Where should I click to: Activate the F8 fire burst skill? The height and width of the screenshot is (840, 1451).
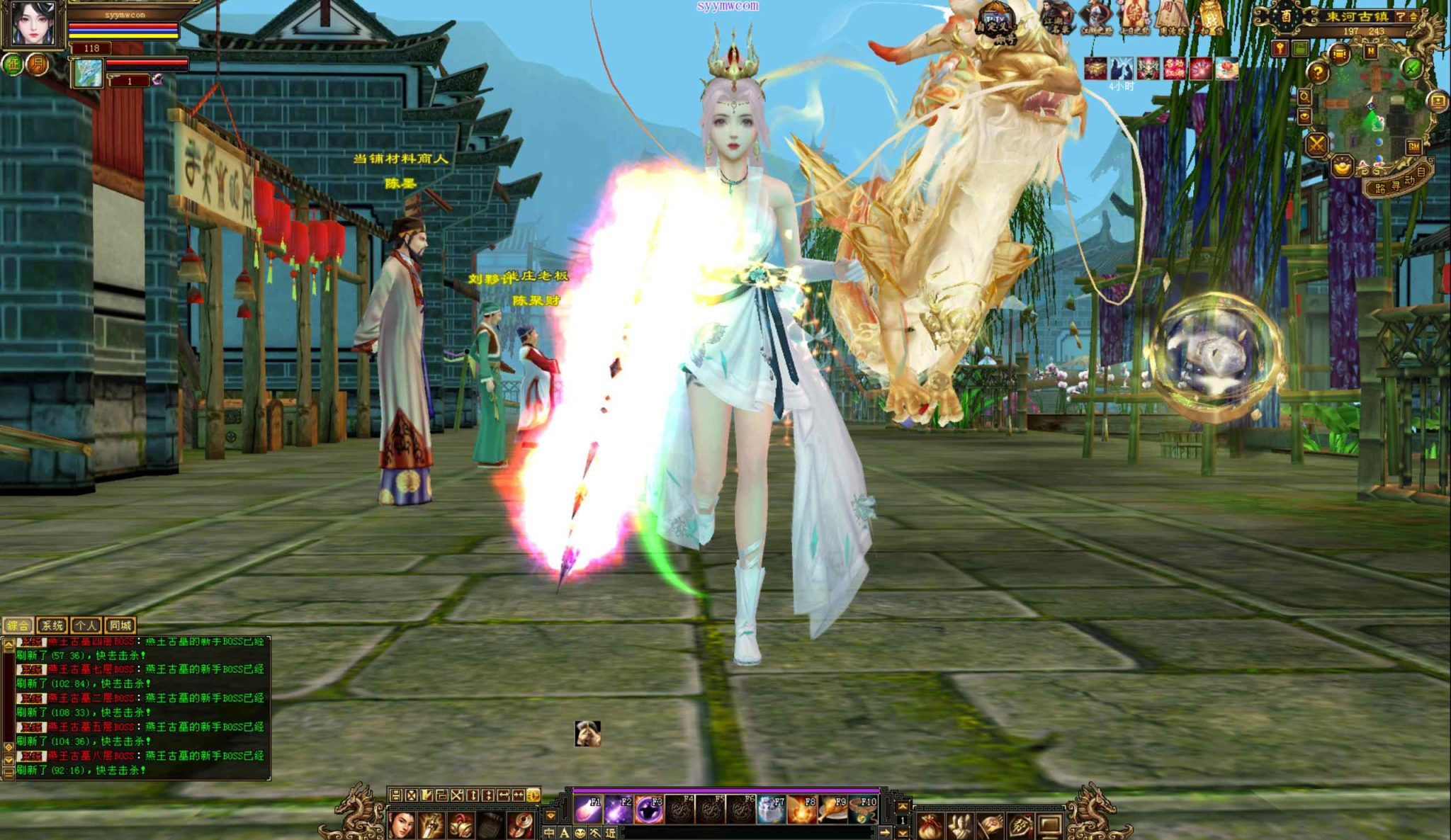pos(802,809)
